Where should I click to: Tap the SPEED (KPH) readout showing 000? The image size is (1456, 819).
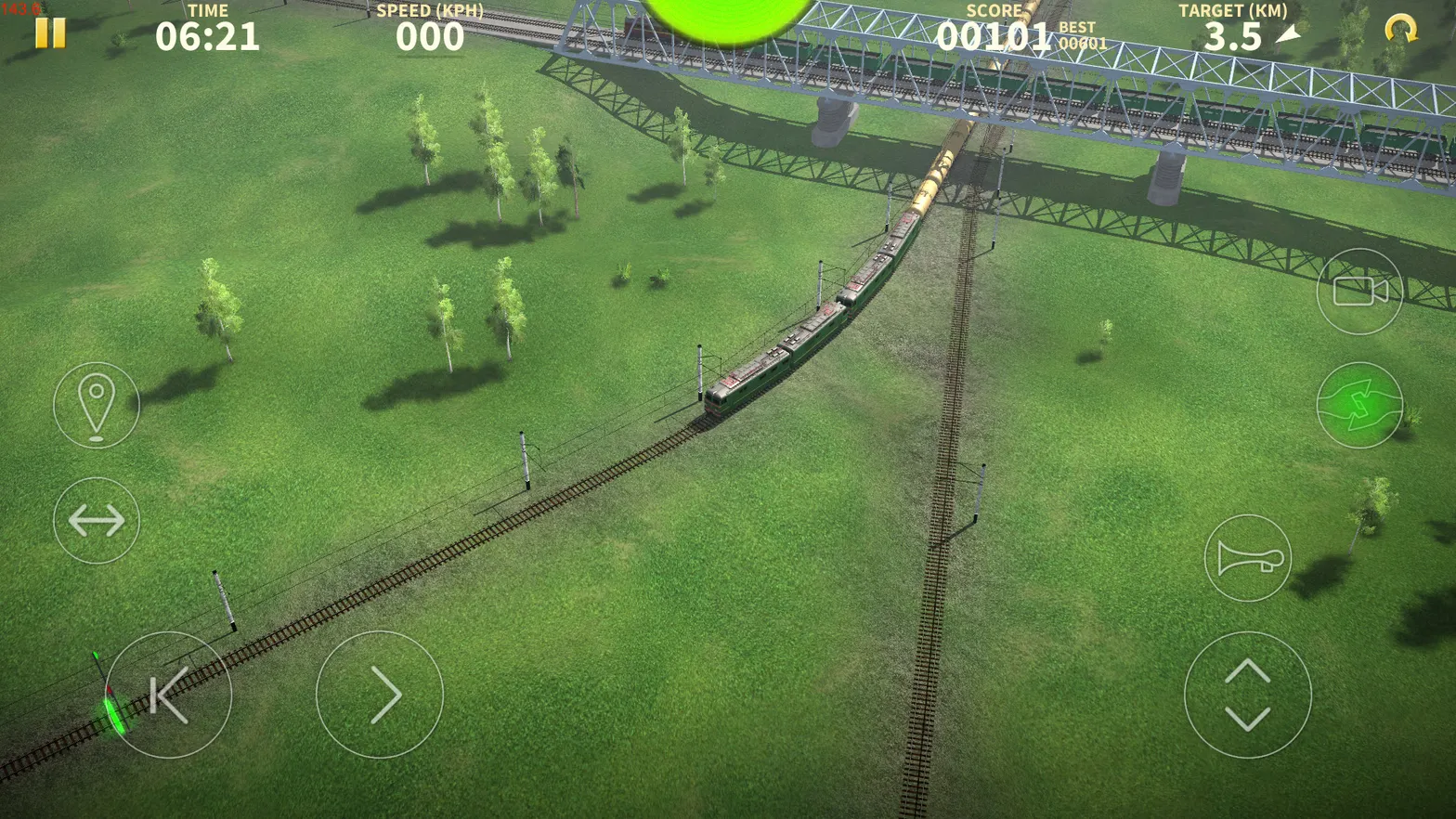pyautogui.click(x=433, y=37)
